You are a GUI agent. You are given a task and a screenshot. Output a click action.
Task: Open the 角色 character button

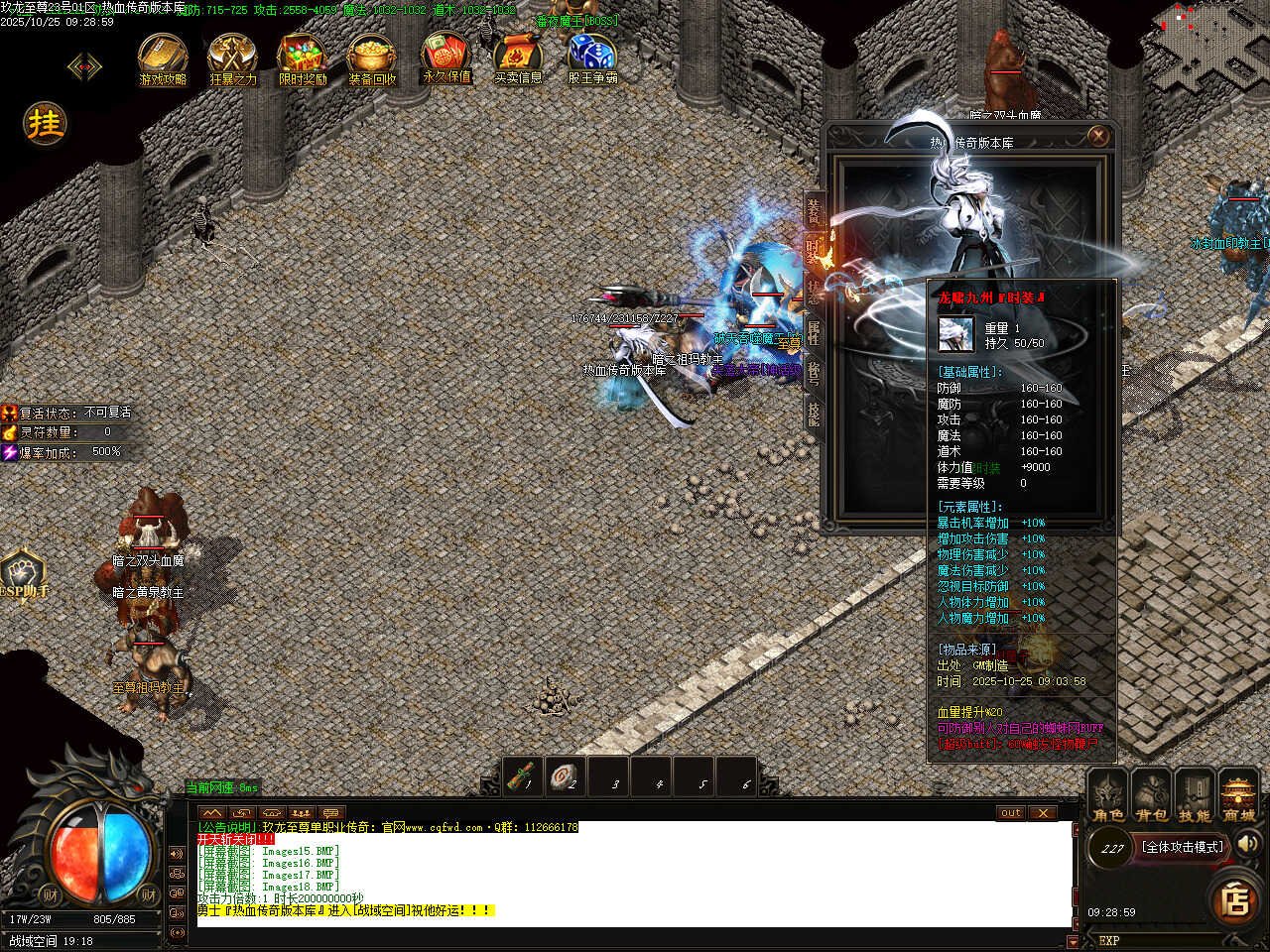tap(1108, 797)
